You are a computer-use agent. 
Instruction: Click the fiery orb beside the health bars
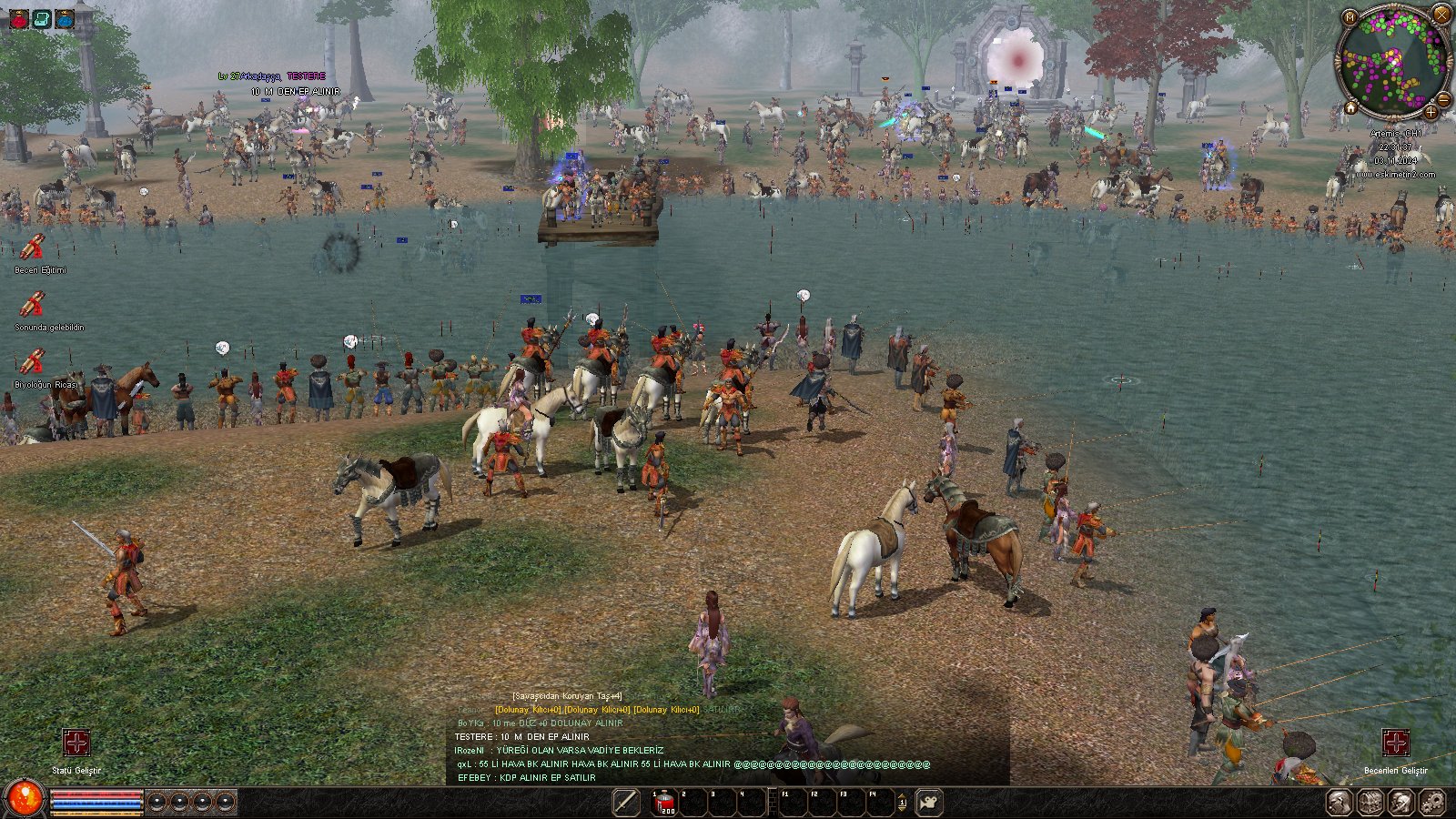(x=25, y=798)
